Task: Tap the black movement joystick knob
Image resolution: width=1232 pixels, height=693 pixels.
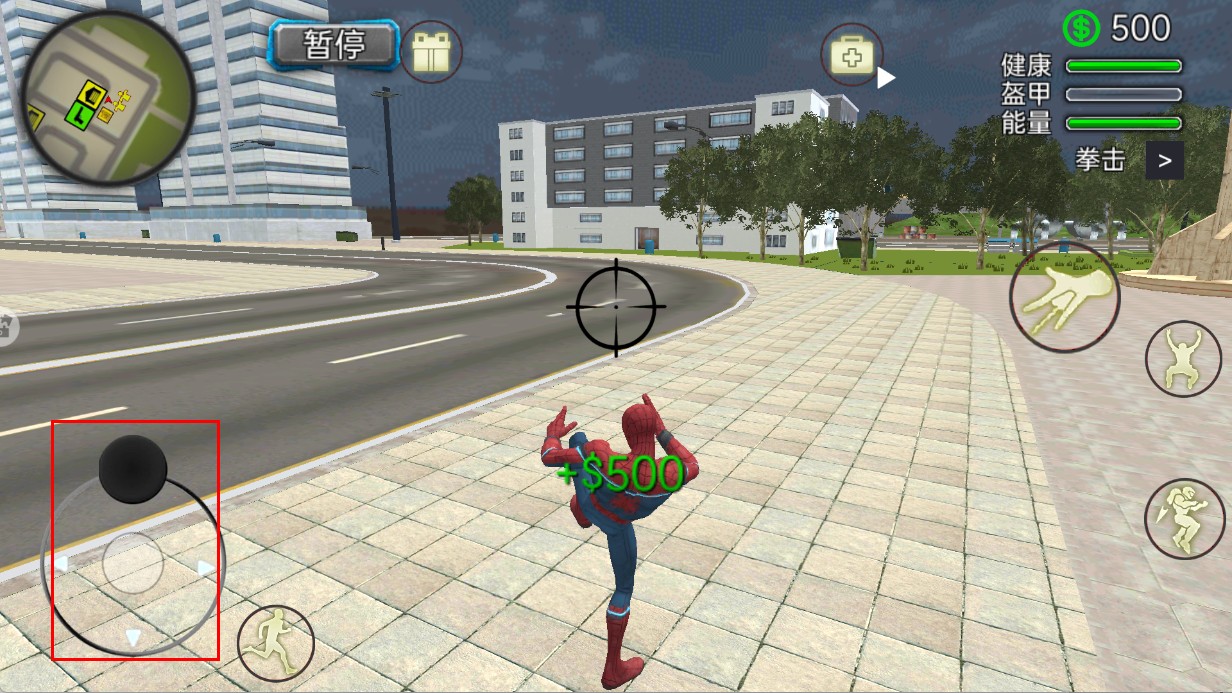Action: click(x=133, y=469)
